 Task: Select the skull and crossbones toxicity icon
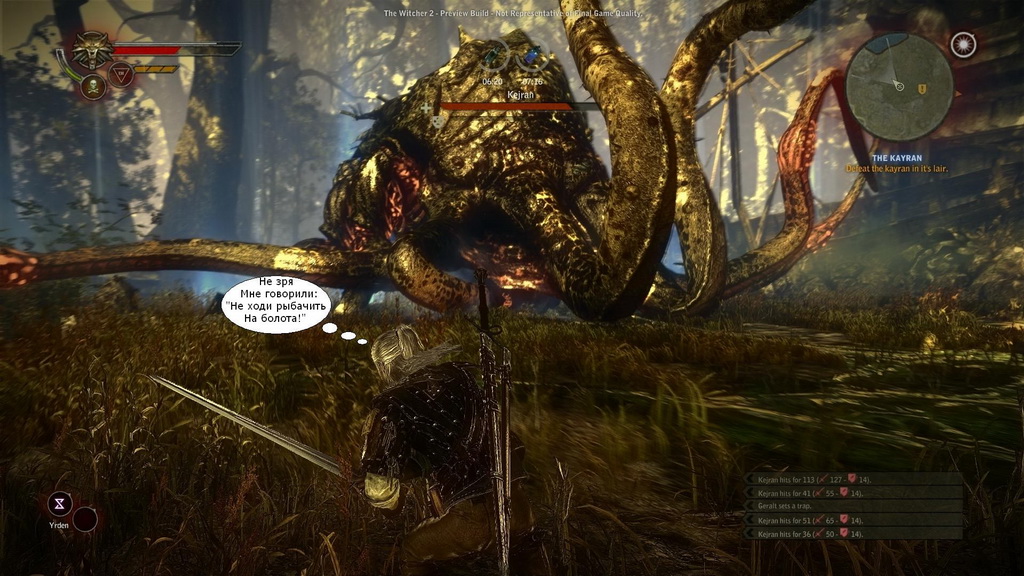(93, 87)
